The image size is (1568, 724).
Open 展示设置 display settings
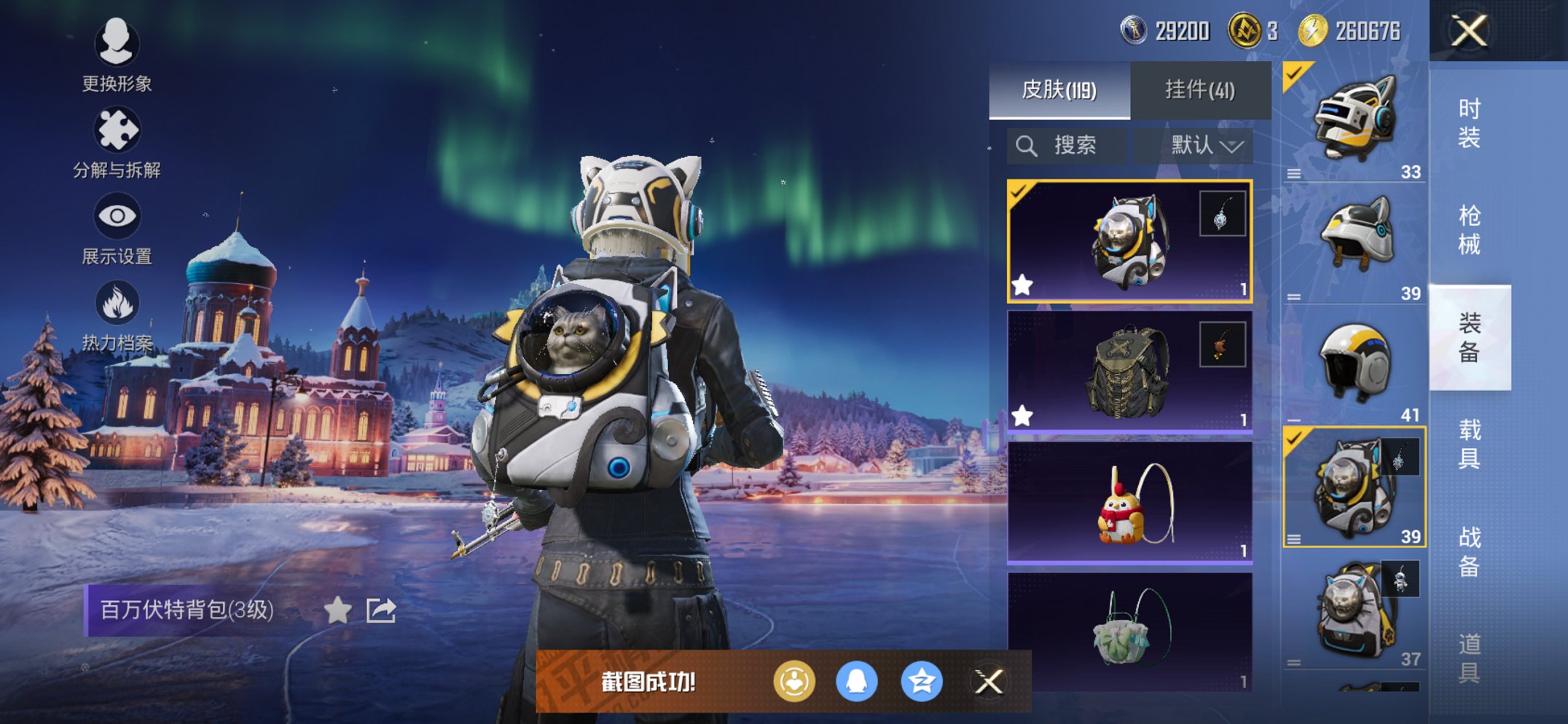[117, 229]
